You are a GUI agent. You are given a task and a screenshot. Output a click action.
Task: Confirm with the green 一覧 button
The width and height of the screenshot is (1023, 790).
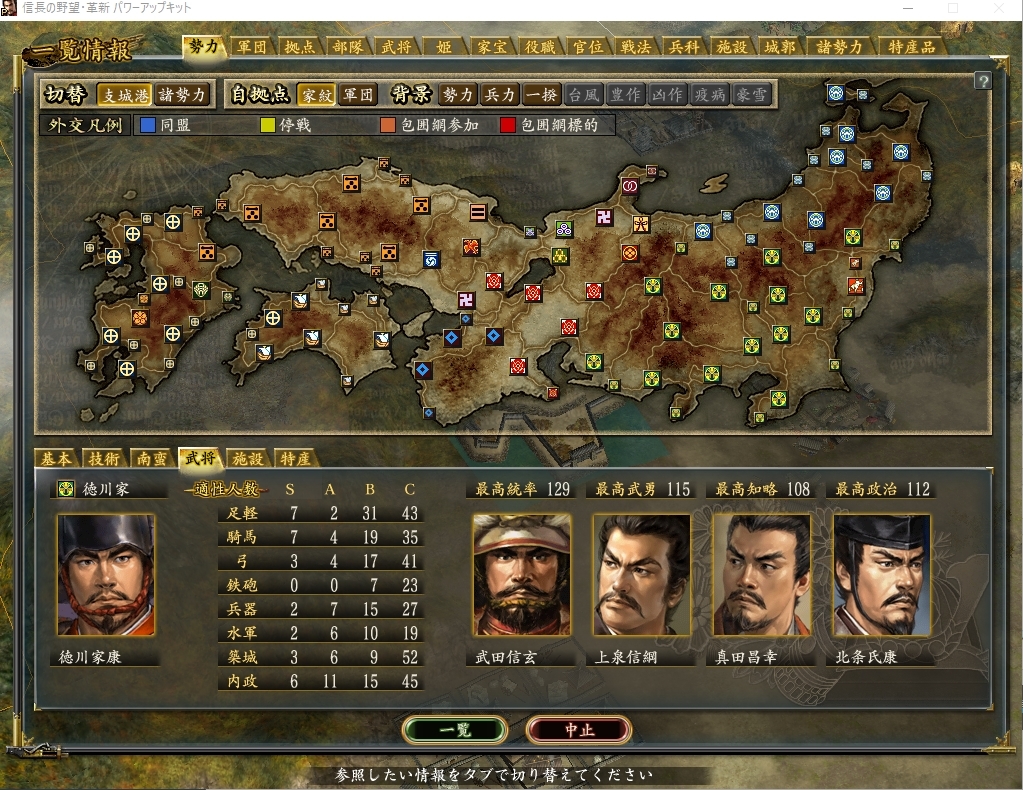[454, 730]
